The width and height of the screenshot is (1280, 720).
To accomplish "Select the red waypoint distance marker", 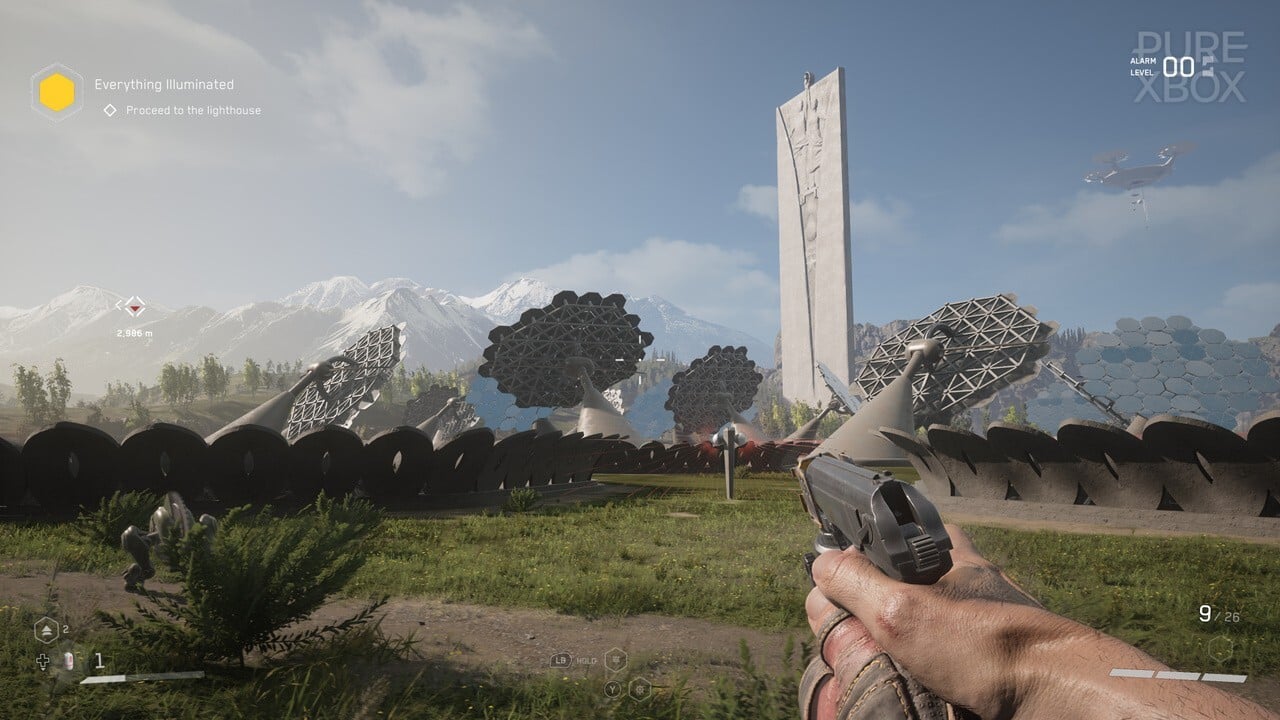I will click(134, 305).
